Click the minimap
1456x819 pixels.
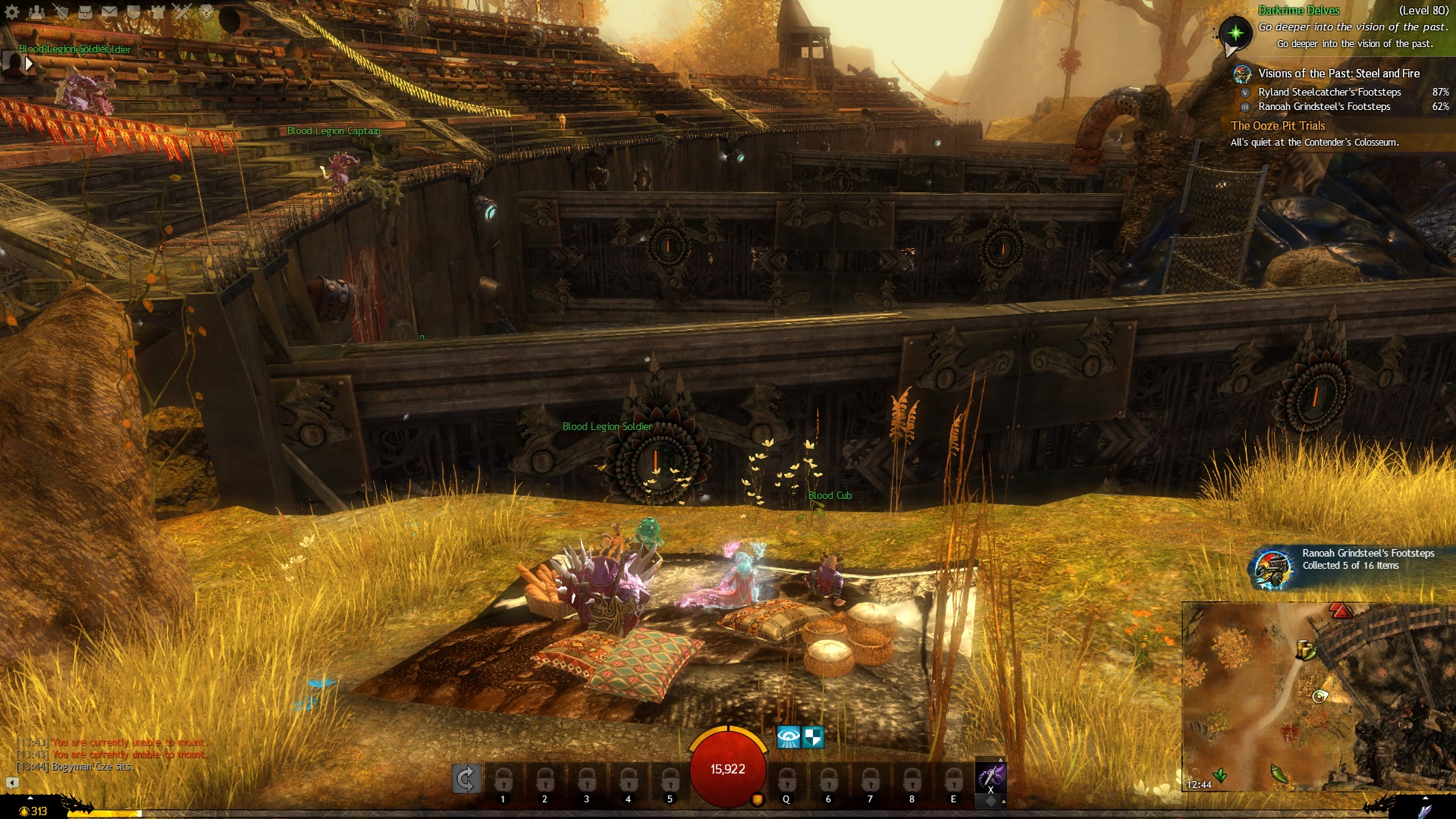1319,696
